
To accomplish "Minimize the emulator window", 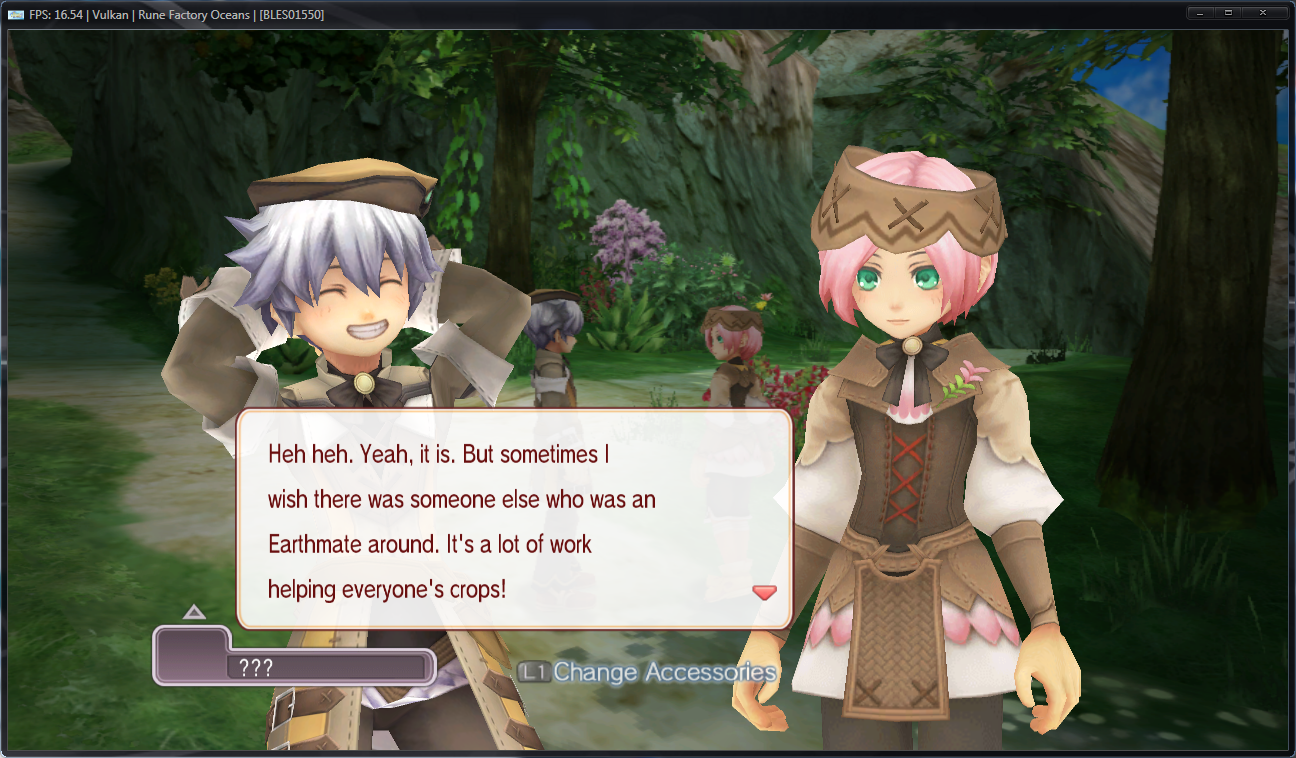I will pos(1201,13).
